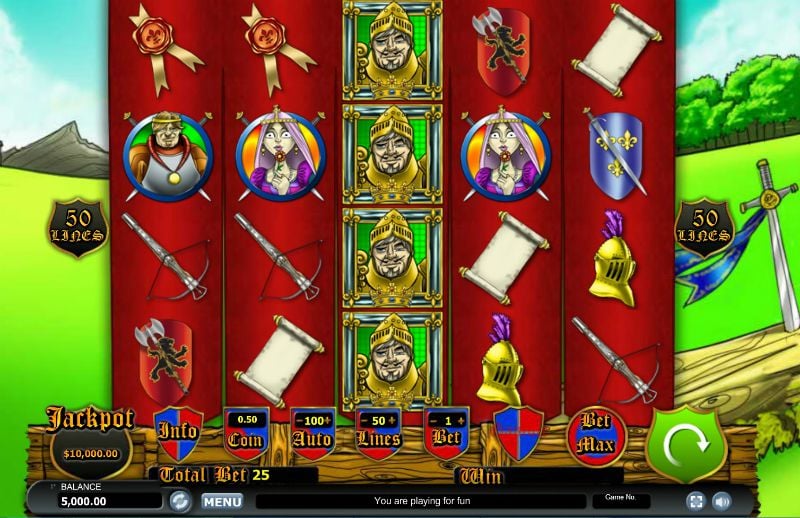Viewport: 800px width, 518px height.
Task: Open the MENU button
Action: 222,501
